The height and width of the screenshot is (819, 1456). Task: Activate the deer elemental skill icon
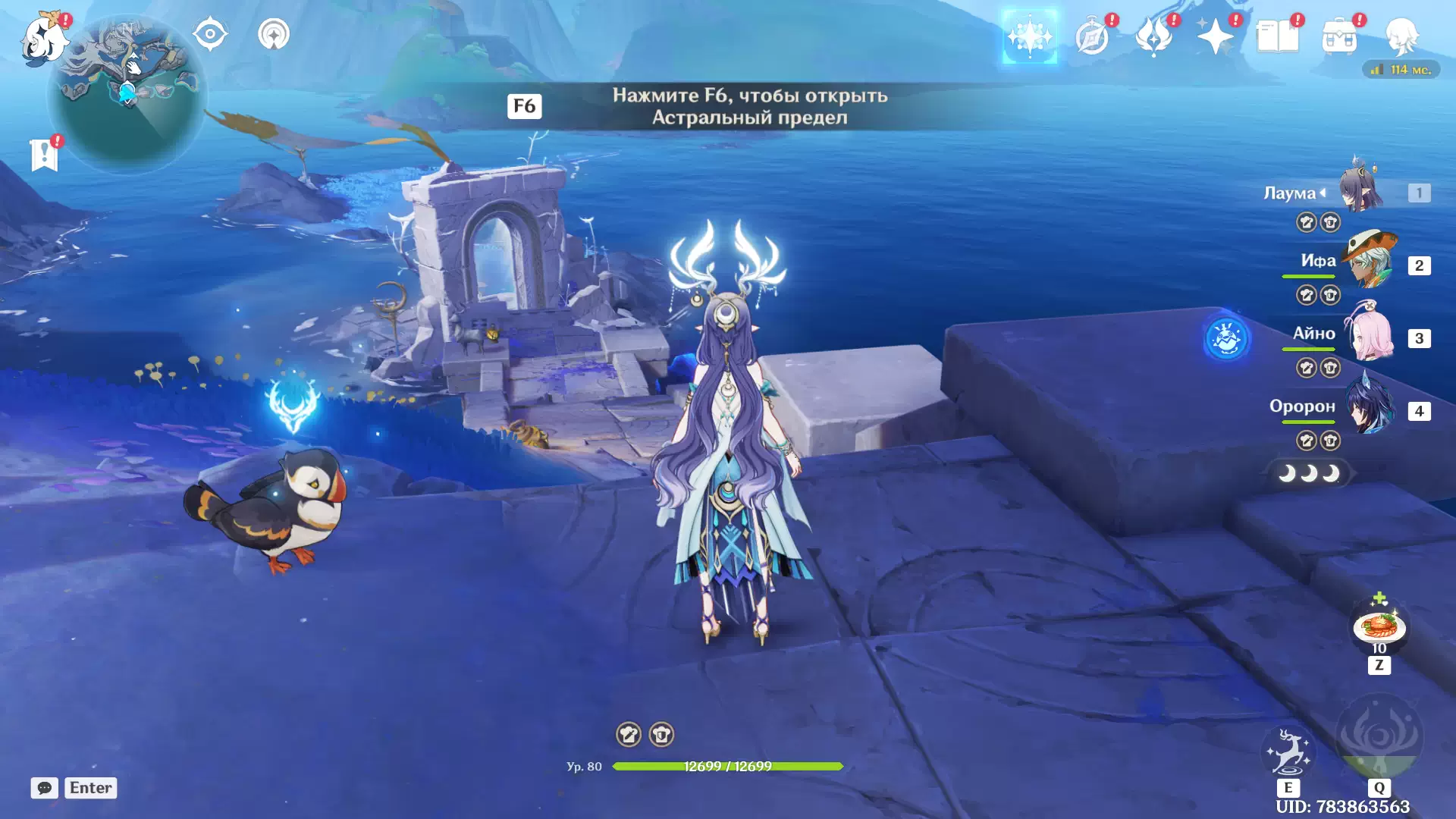1288,751
